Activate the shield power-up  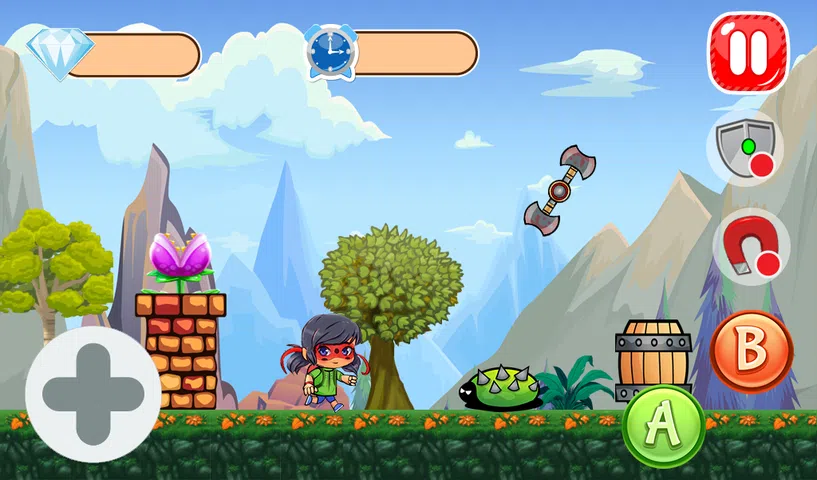click(x=746, y=147)
